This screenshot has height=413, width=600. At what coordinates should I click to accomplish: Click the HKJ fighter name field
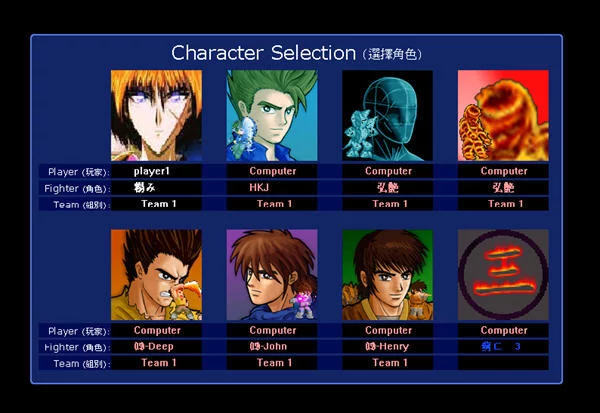pos(272,187)
